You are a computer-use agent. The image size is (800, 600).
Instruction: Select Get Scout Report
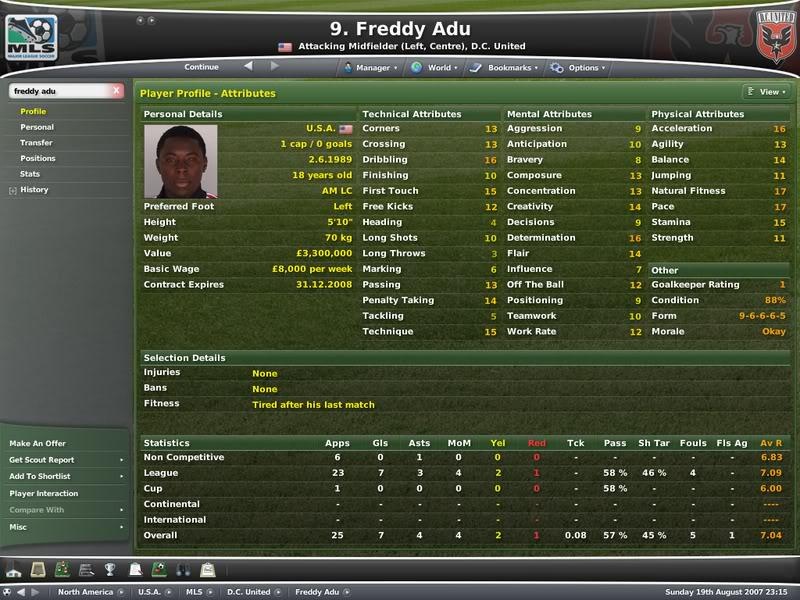42,460
